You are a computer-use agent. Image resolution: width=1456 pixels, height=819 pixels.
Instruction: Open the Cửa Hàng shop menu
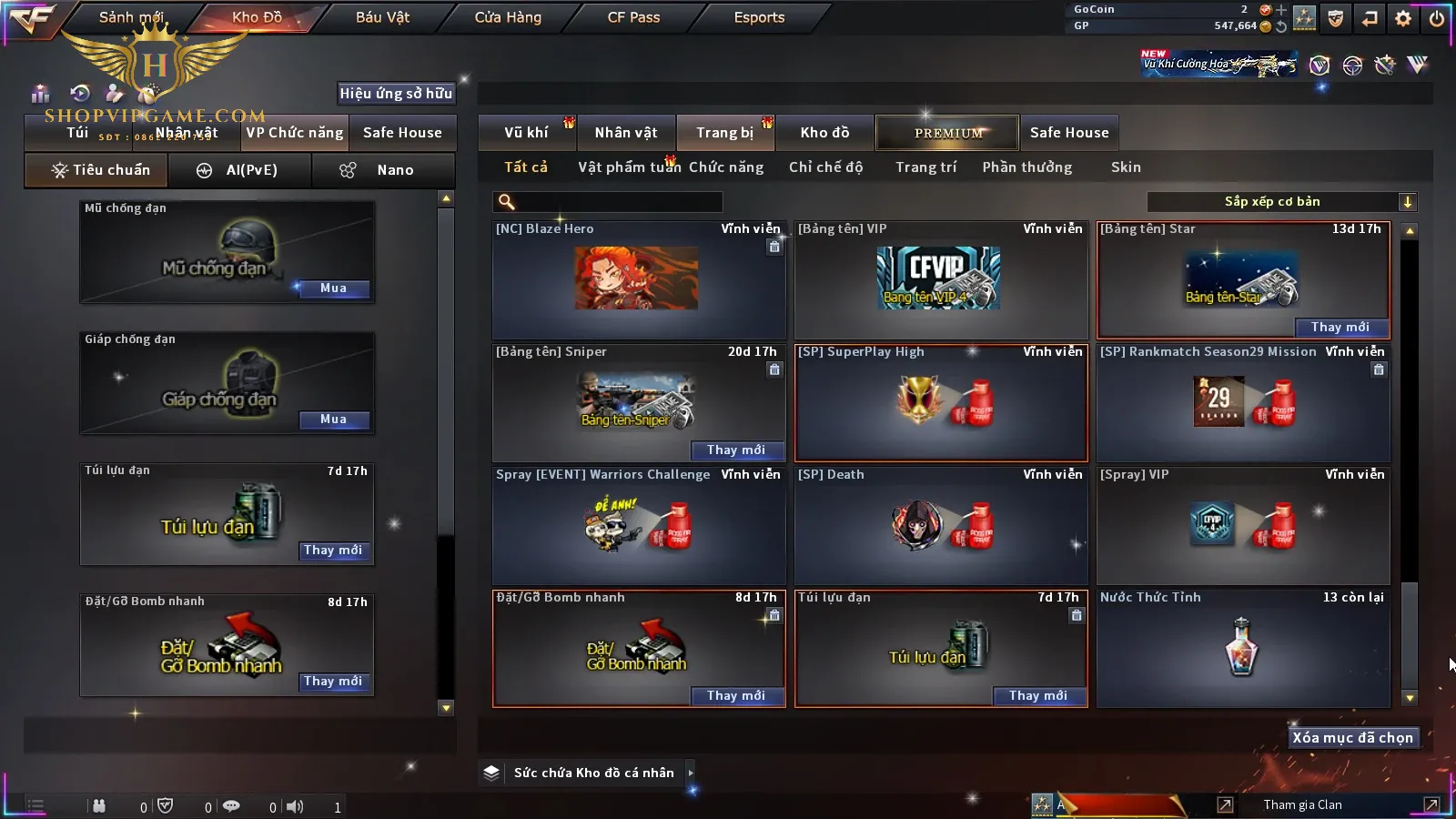click(x=508, y=17)
